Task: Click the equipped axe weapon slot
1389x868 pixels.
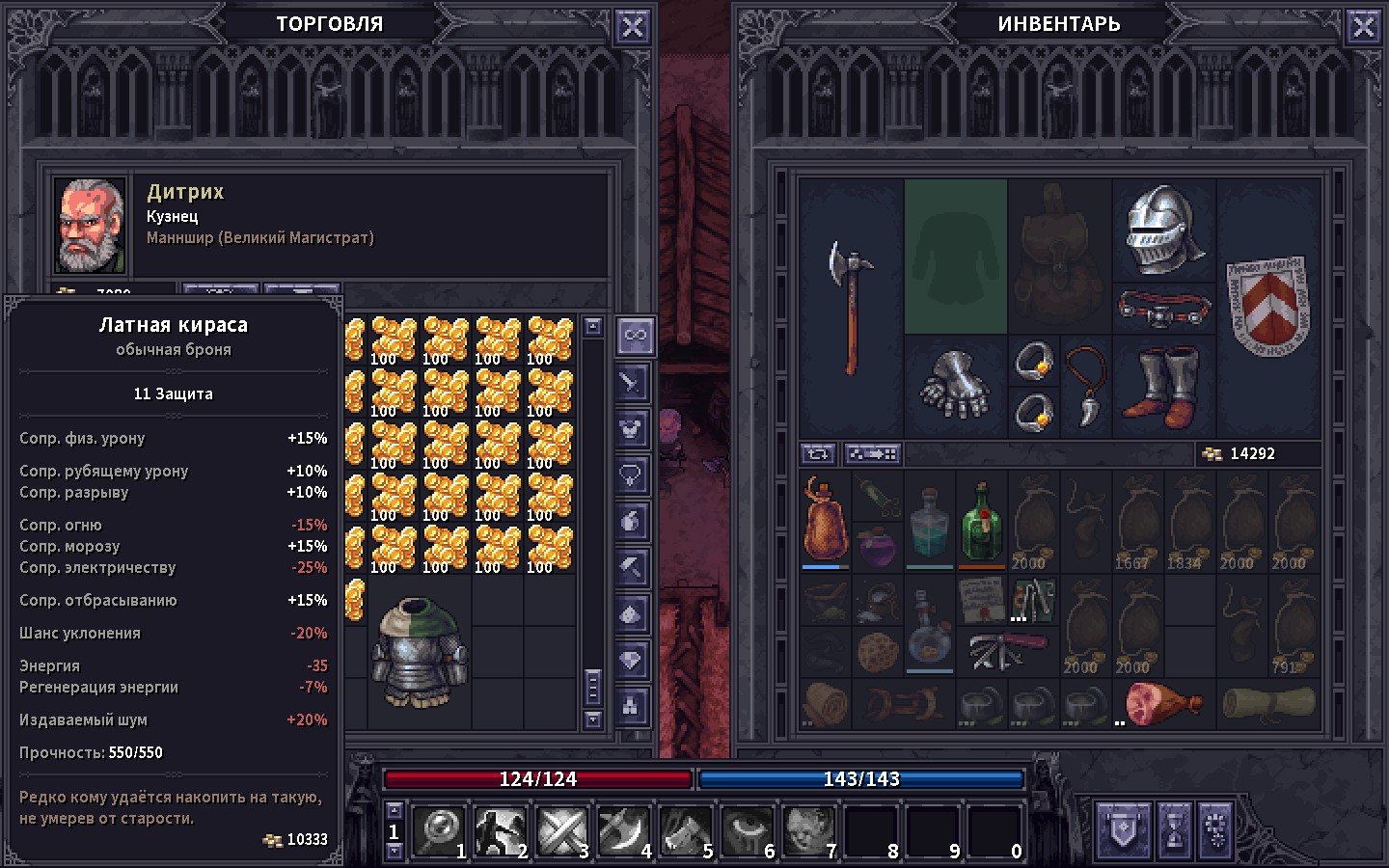Action: click(851, 307)
